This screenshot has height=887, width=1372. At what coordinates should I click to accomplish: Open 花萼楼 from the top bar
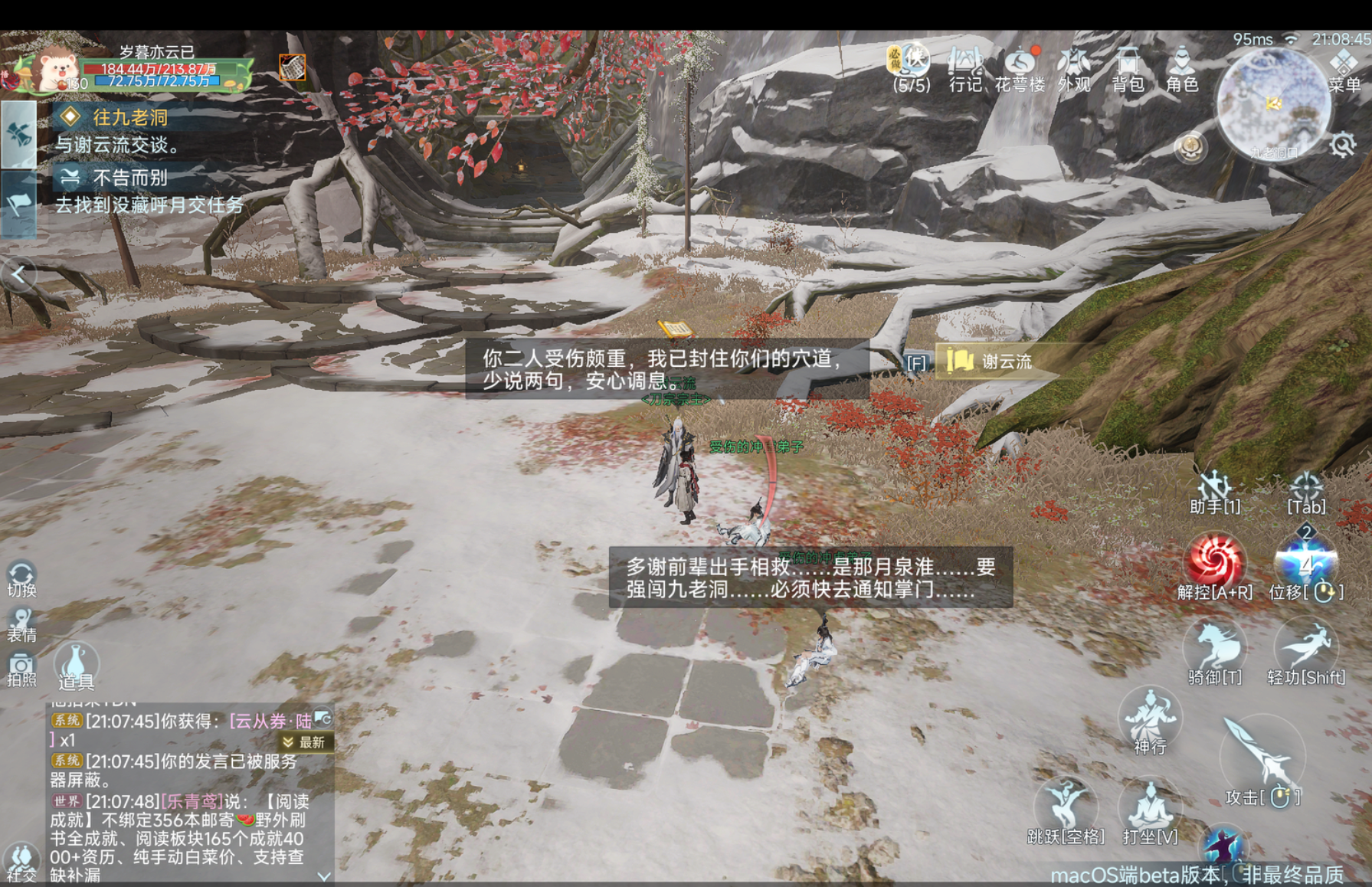click(x=1020, y=68)
